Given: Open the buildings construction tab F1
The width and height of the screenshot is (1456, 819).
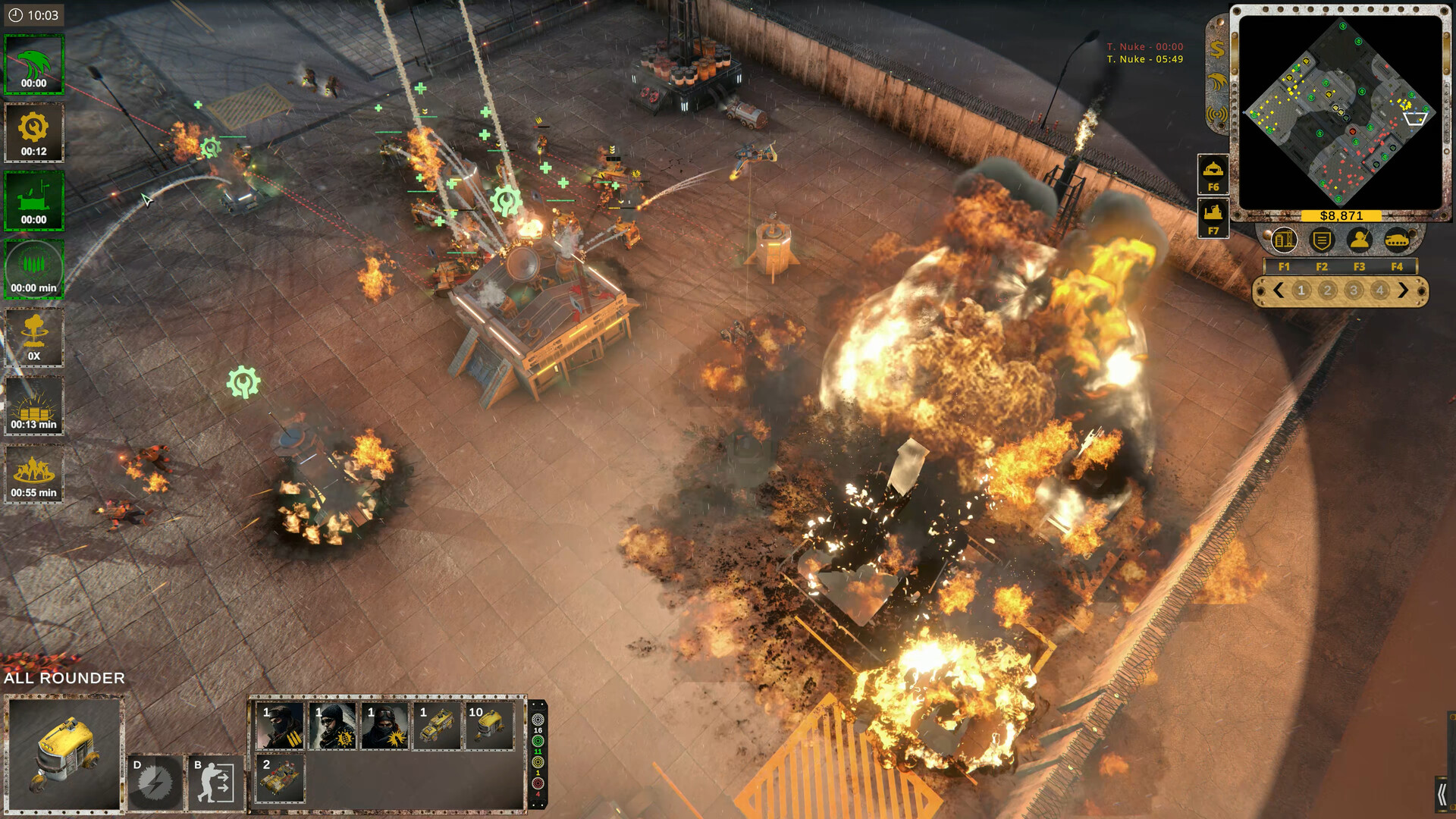Looking at the screenshot, I should [x=1284, y=241].
